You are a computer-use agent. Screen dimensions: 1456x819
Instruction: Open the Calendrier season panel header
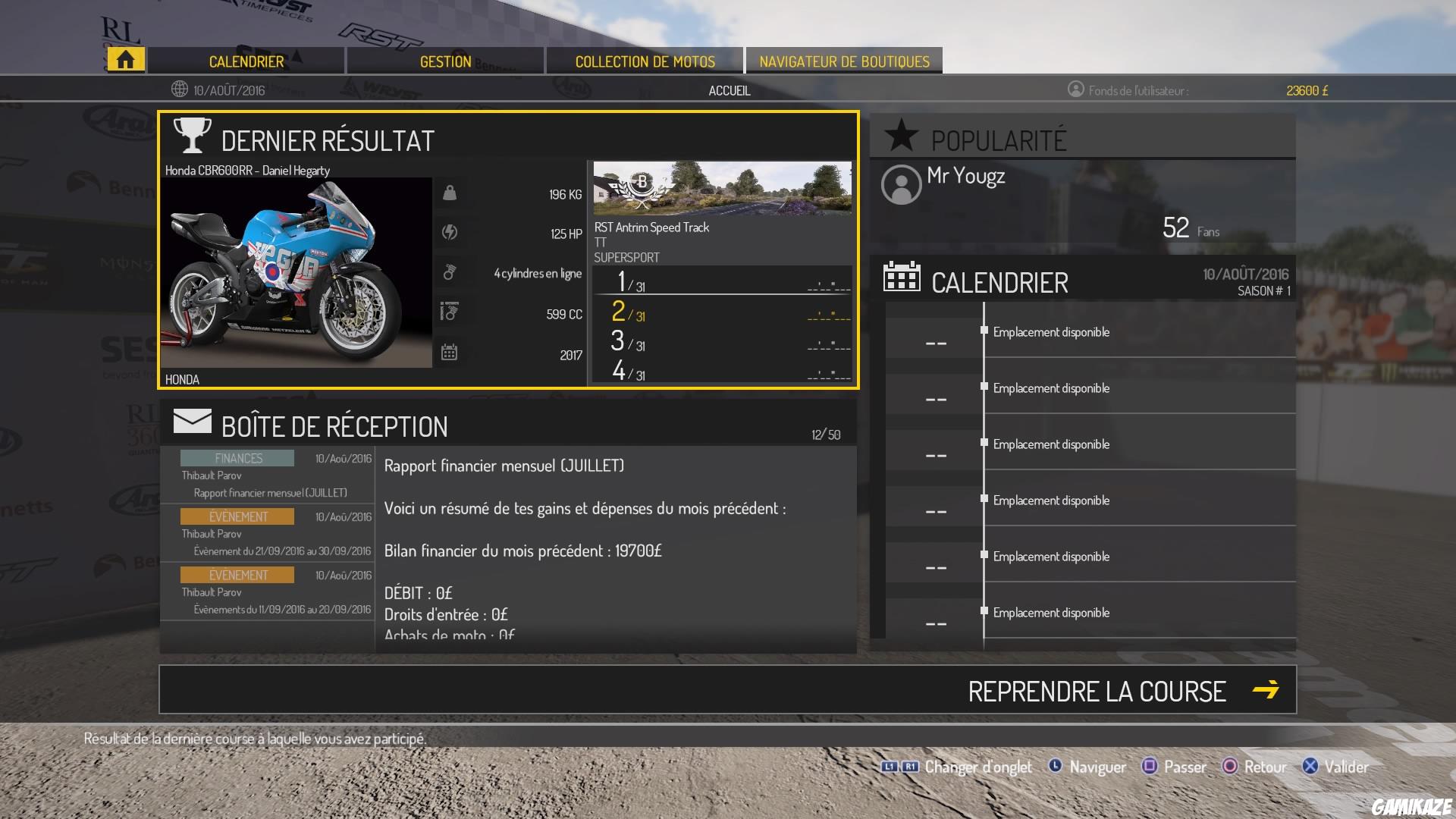click(x=999, y=283)
